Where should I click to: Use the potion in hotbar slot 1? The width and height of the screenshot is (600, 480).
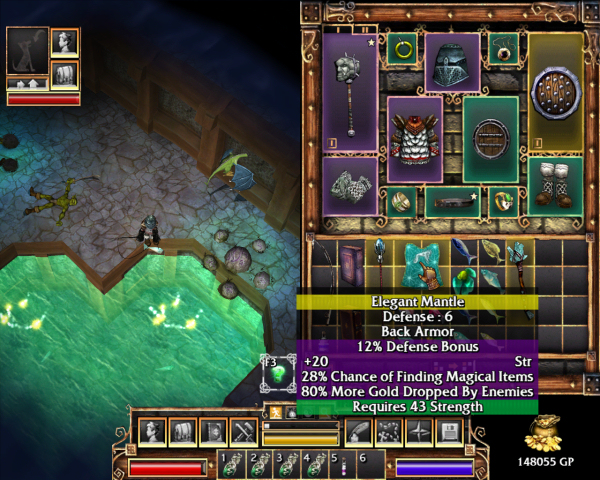233,464
